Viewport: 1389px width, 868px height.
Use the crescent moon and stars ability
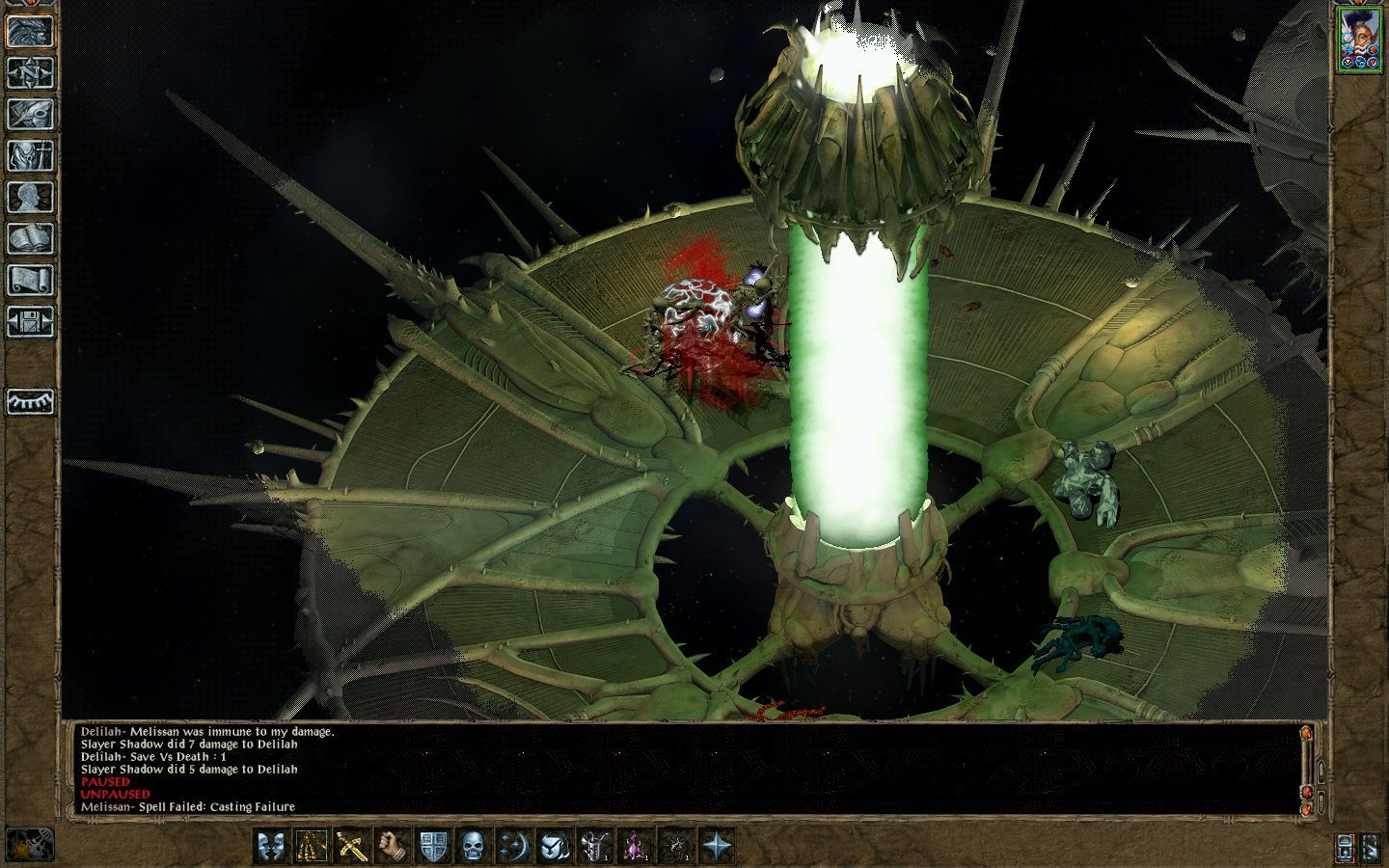pyautogui.click(x=514, y=847)
